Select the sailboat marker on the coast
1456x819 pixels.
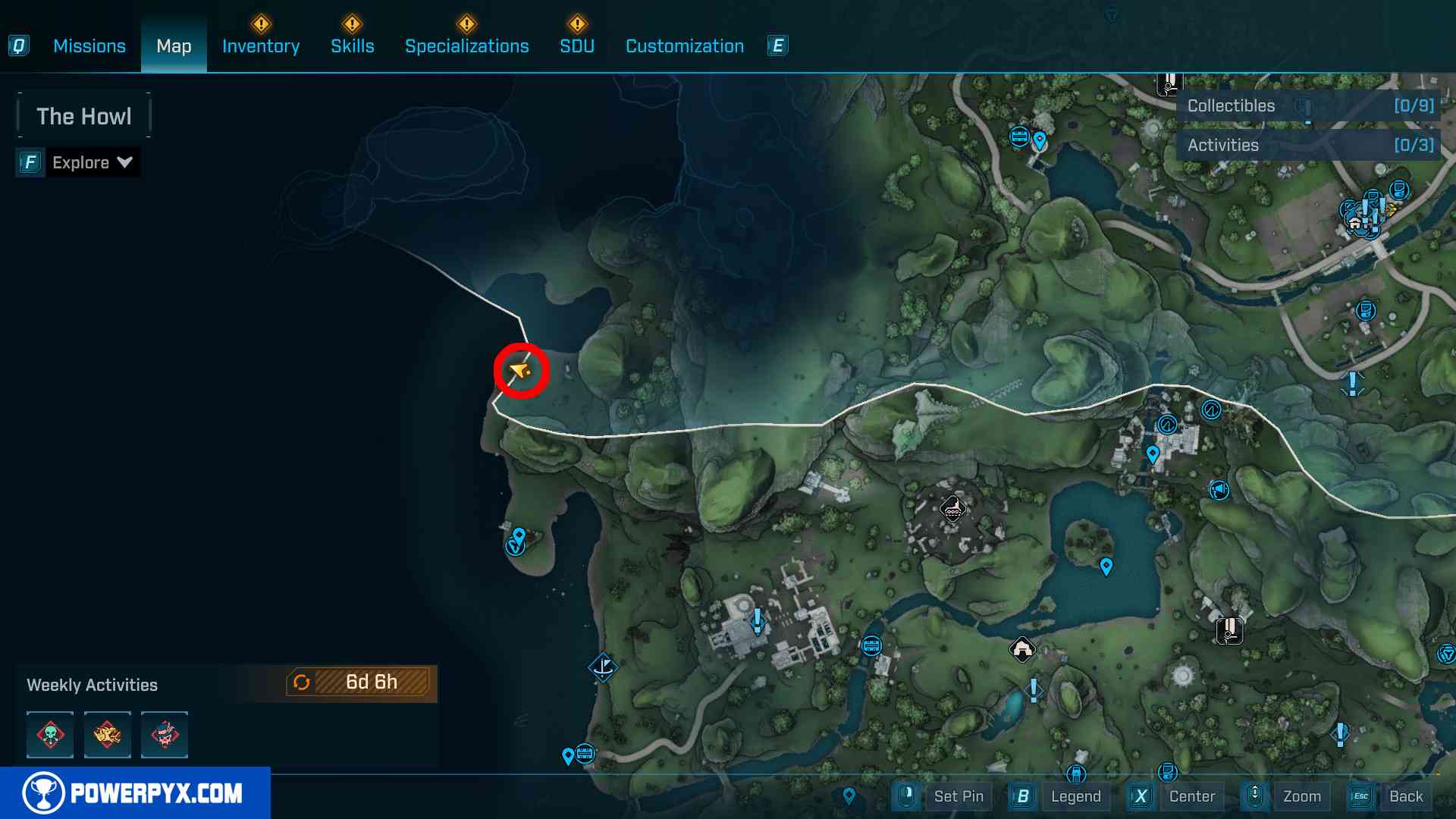604,667
